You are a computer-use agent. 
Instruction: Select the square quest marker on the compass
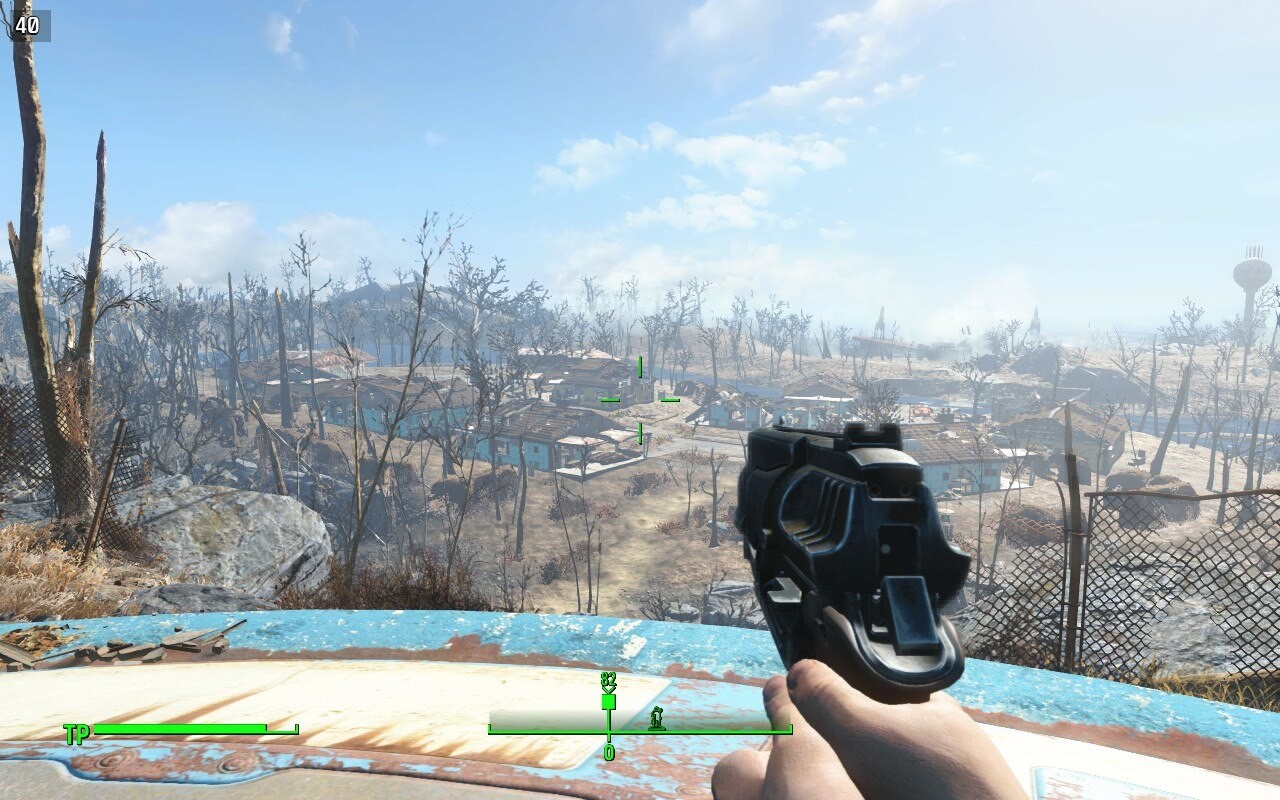608,702
